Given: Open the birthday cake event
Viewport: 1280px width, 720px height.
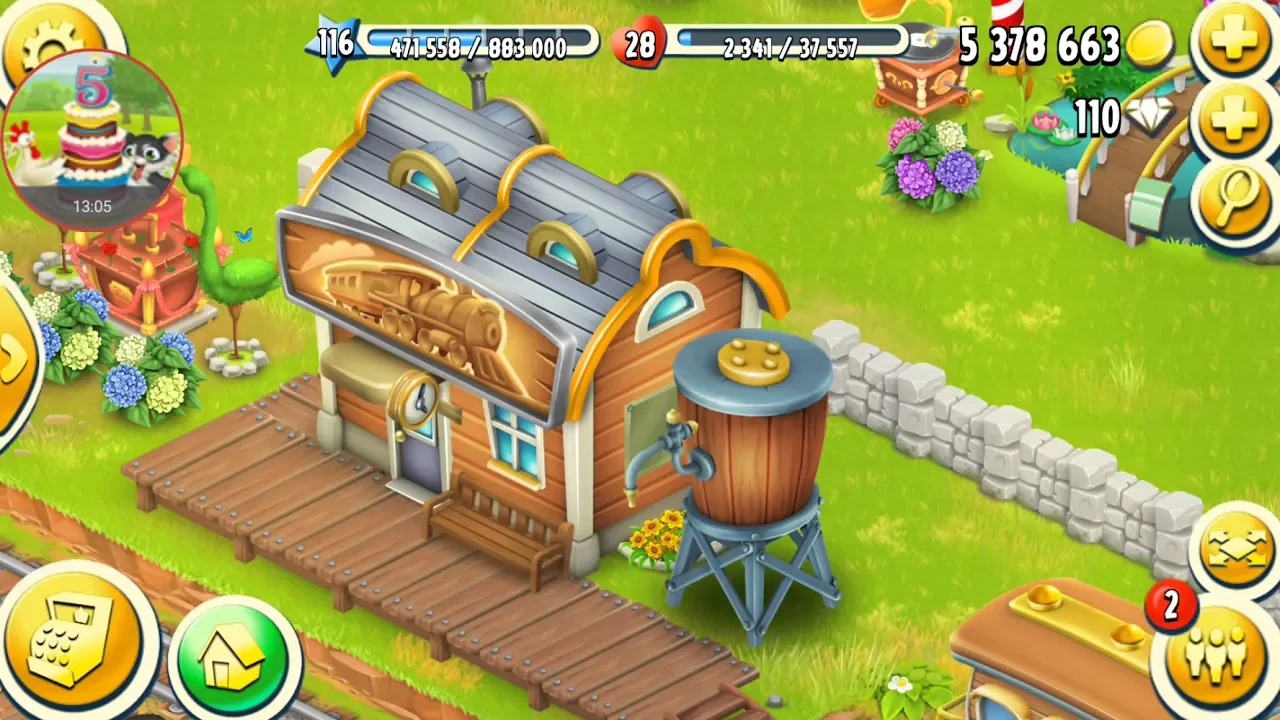Looking at the screenshot, I should 92,135.
